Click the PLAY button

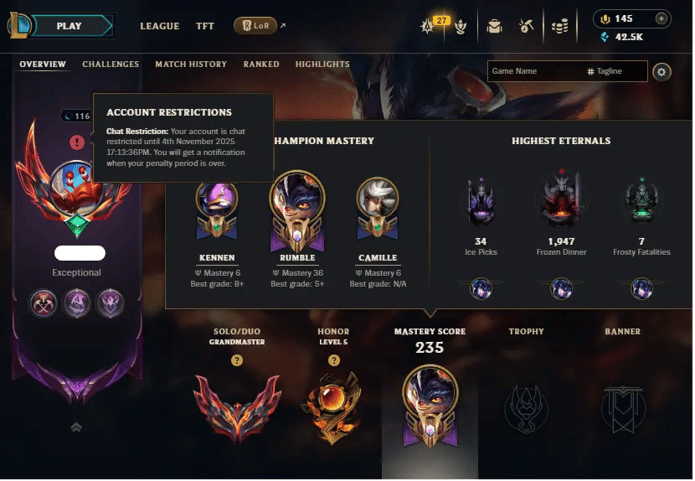pos(68,25)
